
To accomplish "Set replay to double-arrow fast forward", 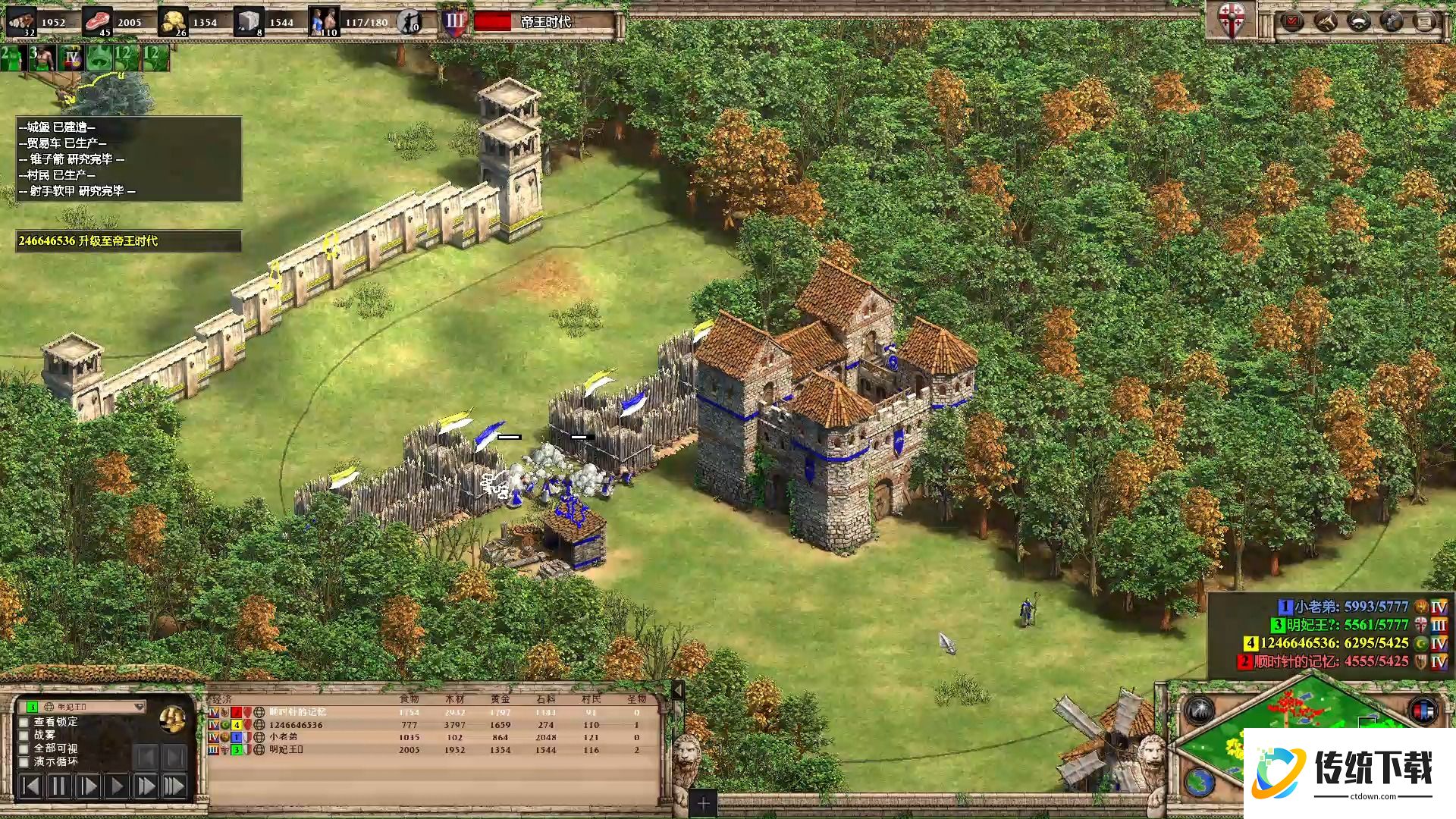I will click(146, 786).
